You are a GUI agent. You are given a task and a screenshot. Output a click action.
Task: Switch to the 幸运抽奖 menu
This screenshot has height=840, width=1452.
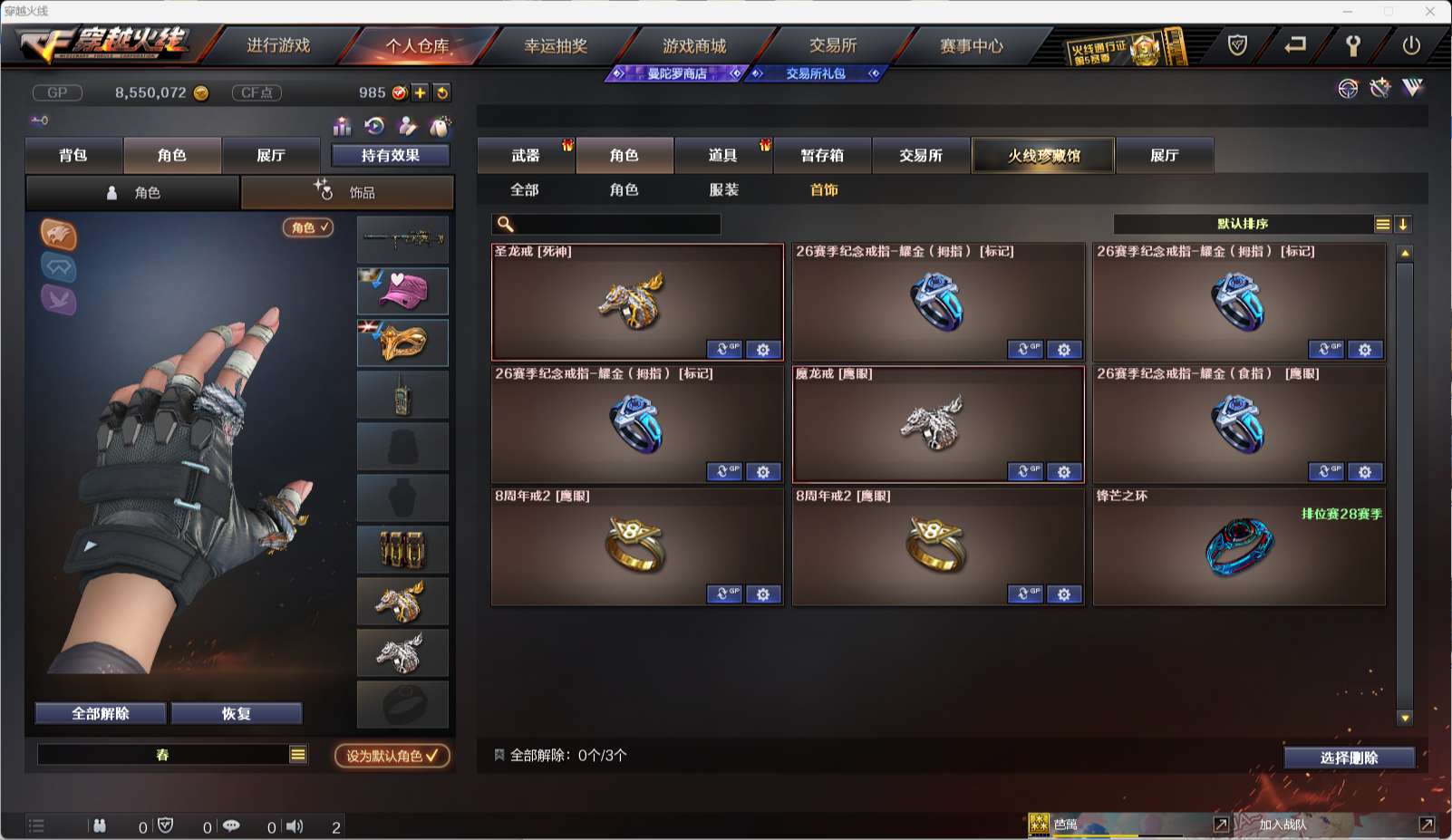(556, 45)
